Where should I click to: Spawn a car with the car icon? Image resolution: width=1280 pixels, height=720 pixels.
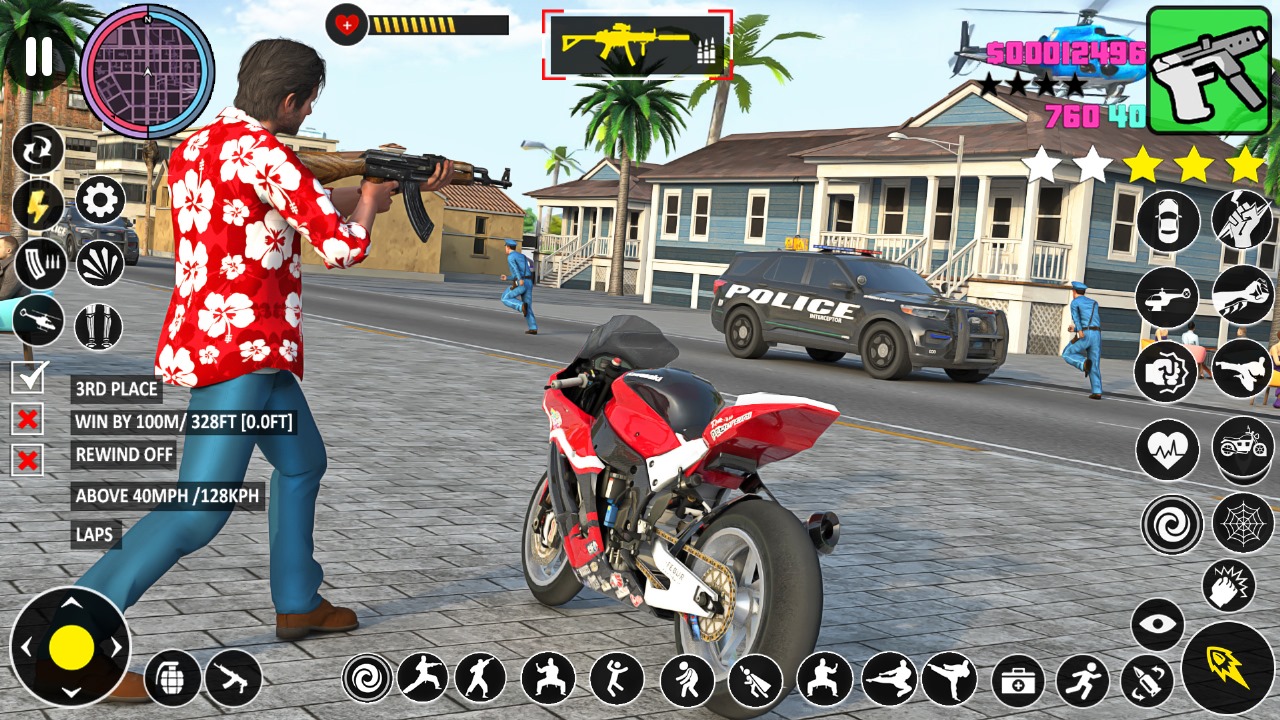pos(1167,221)
